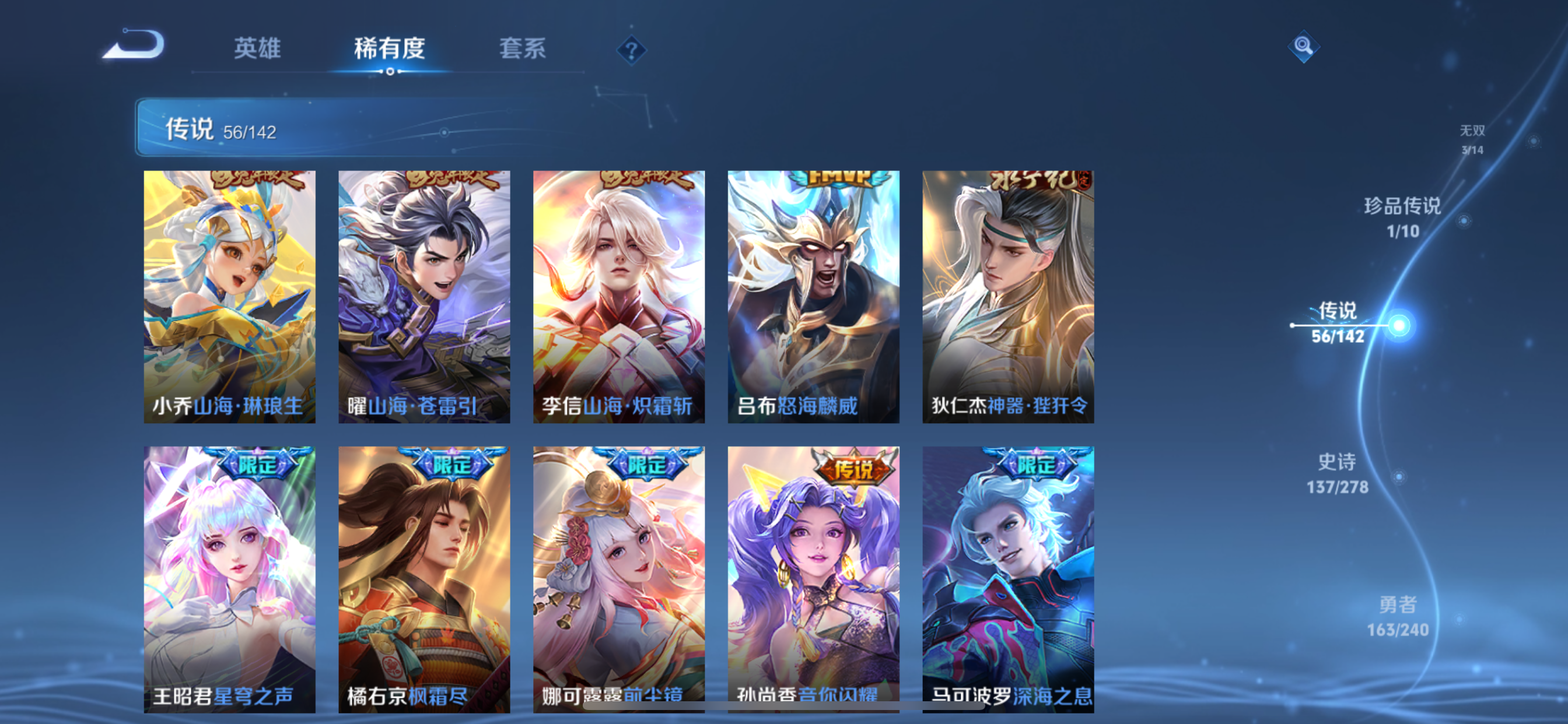Viewport: 1568px width, 724px height.
Task: Open the 小乔 山海·琳琅生 skin
Action: click(229, 298)
